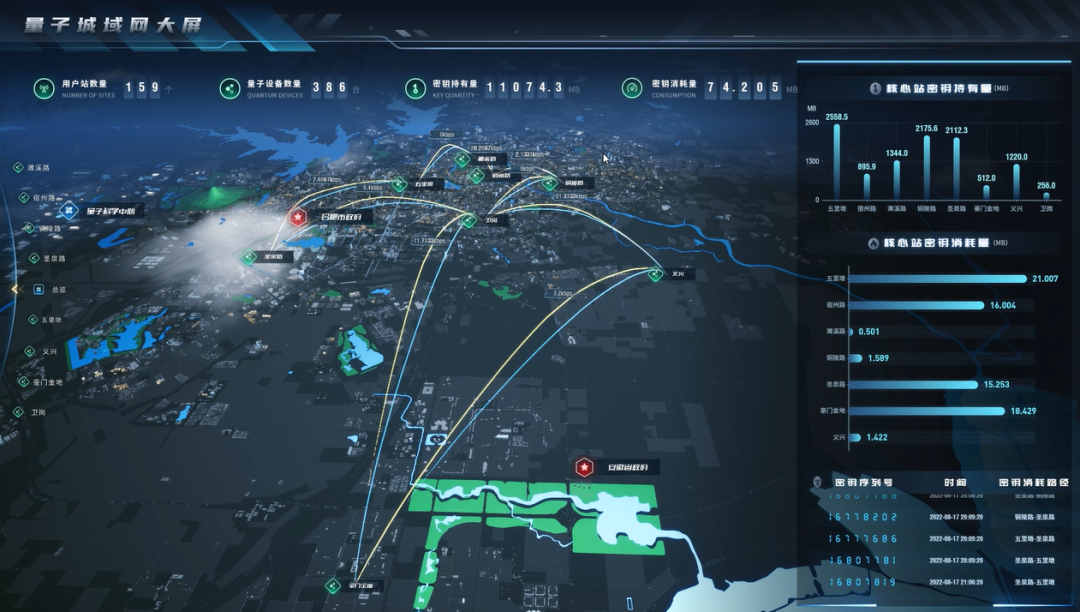
Task: Select the 义兴 station node on map
Action: click(x=656, y=273)
